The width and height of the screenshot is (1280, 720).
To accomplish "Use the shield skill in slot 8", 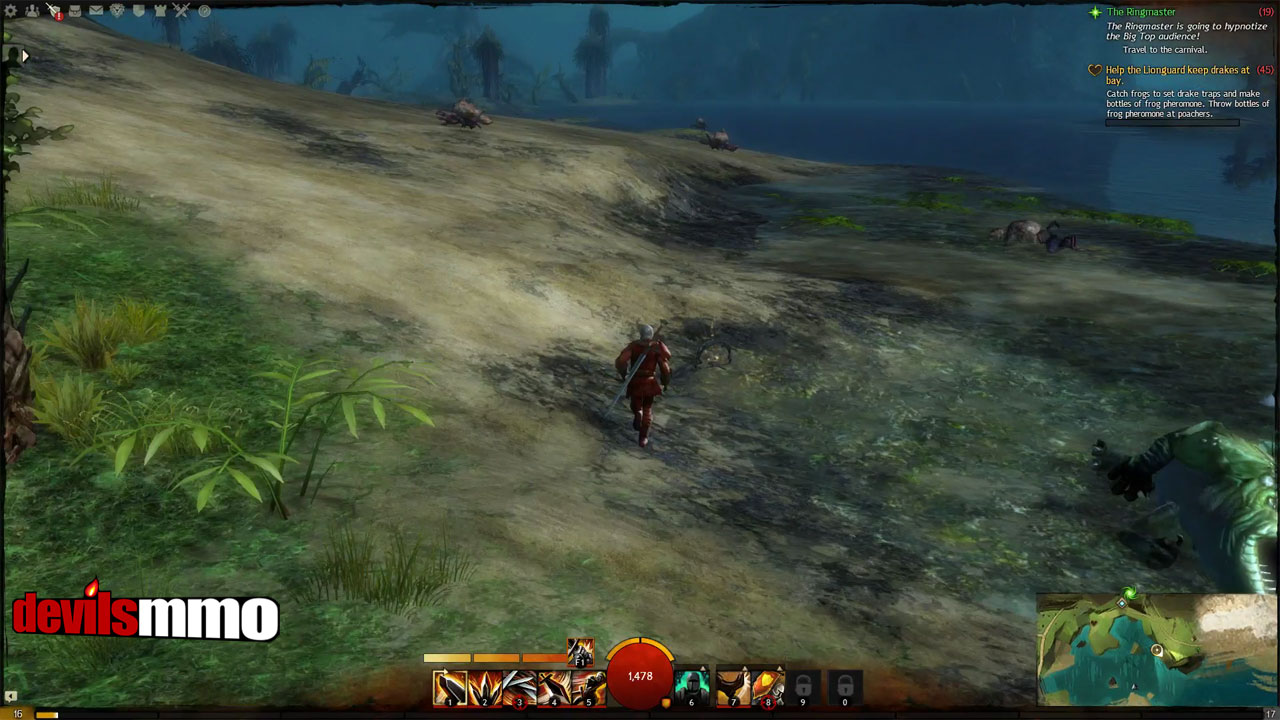I will click(x=767, y=688).
